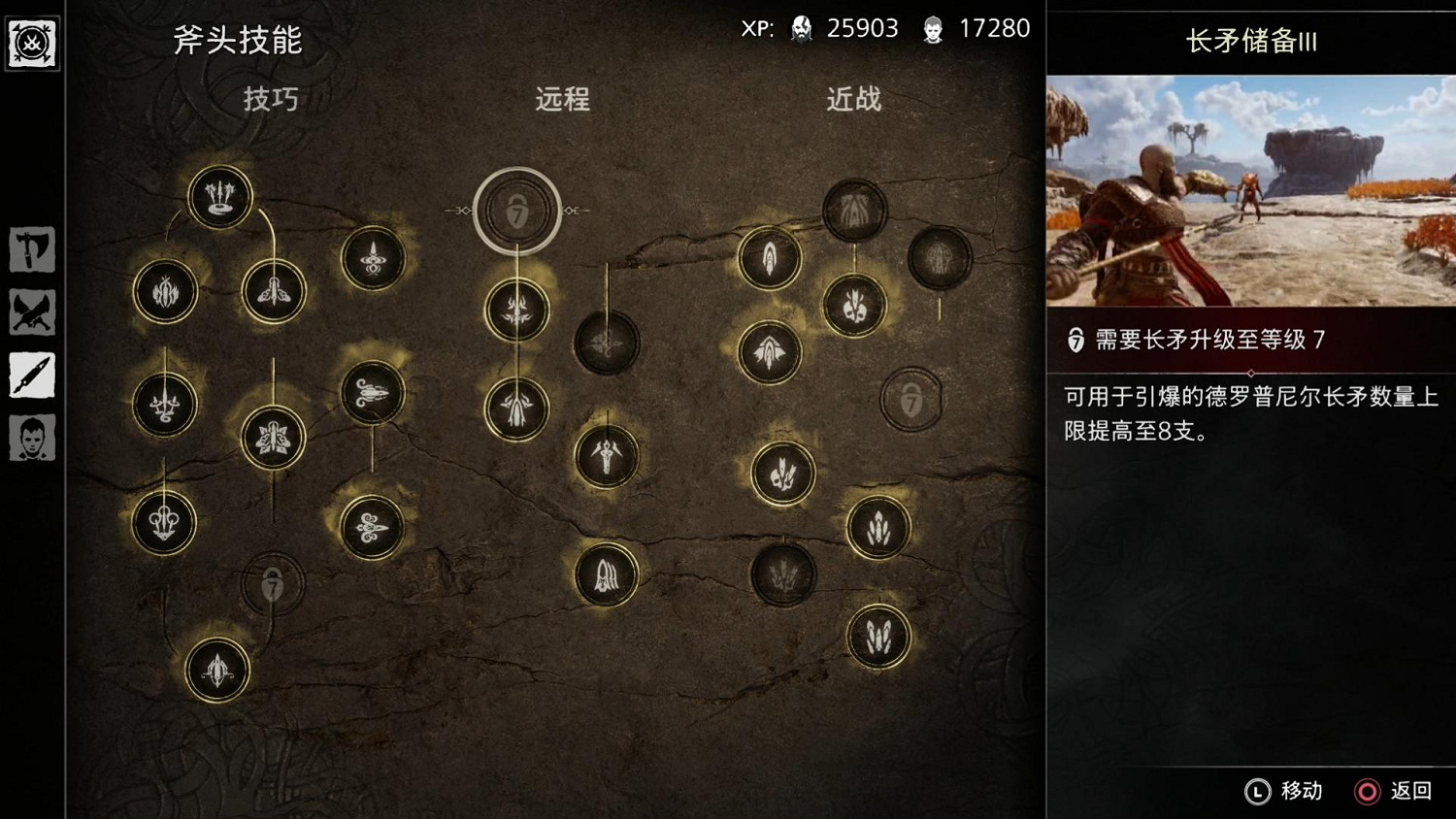Select the locked padlock node in 近战 column
The height and width of the screenshot is (819, 1456).
coord(910,401)
